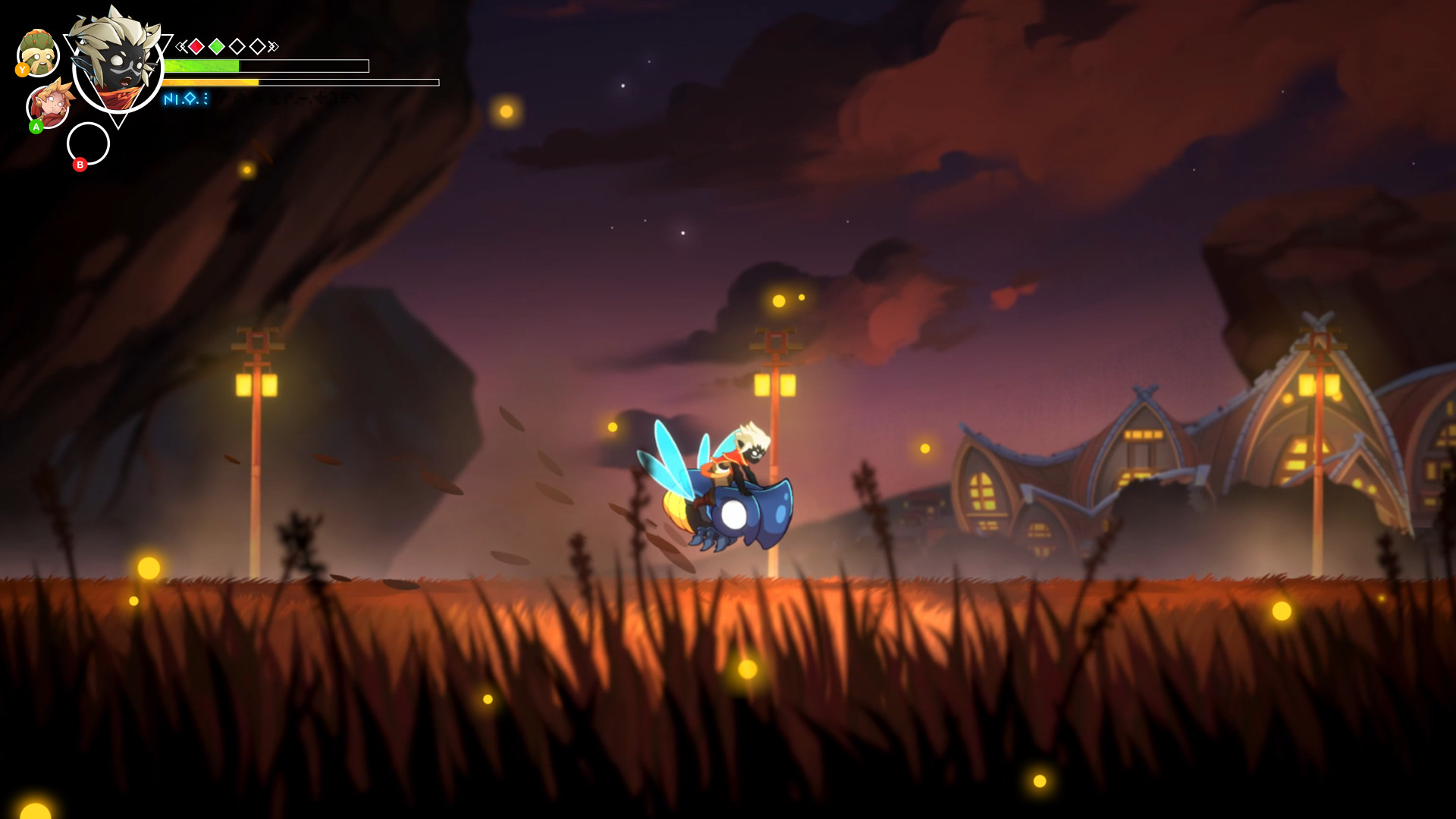Expand the ability bar via left chevron
Image resolution: width=1456 pixels, height=819 pixels.
[x=181, y=46]
